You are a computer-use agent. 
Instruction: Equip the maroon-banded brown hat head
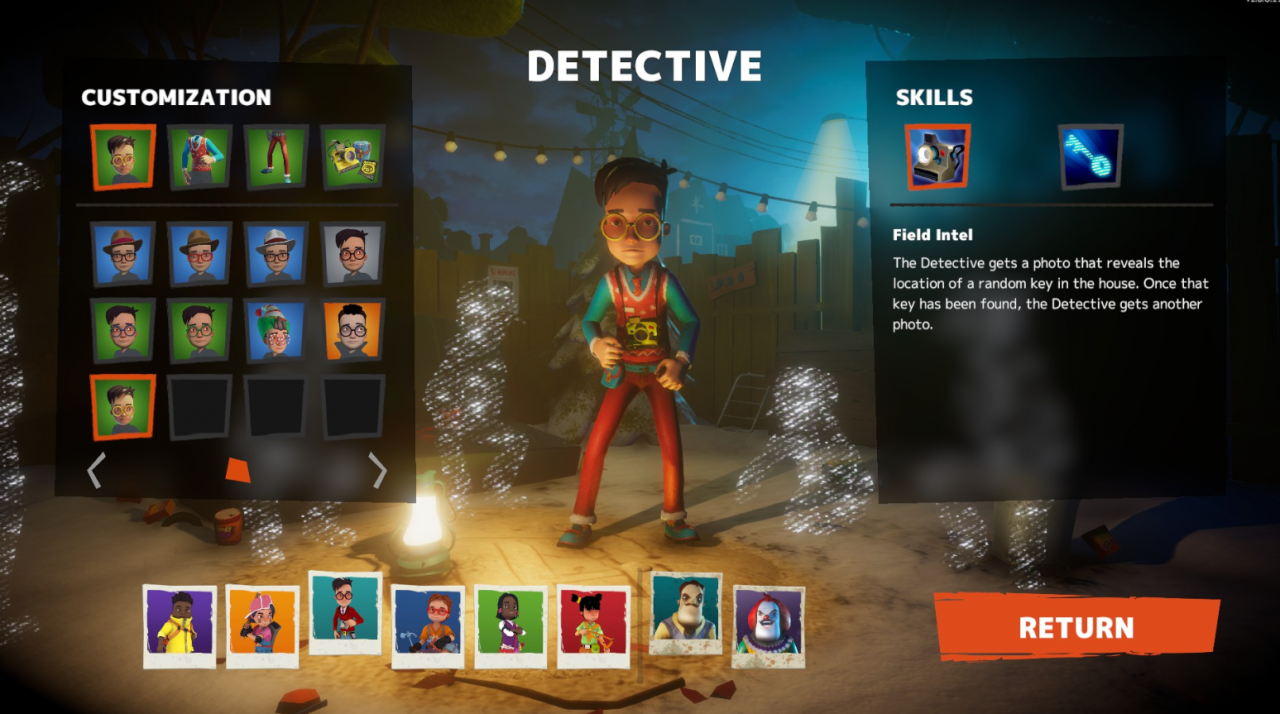click(x=123, y=254)
